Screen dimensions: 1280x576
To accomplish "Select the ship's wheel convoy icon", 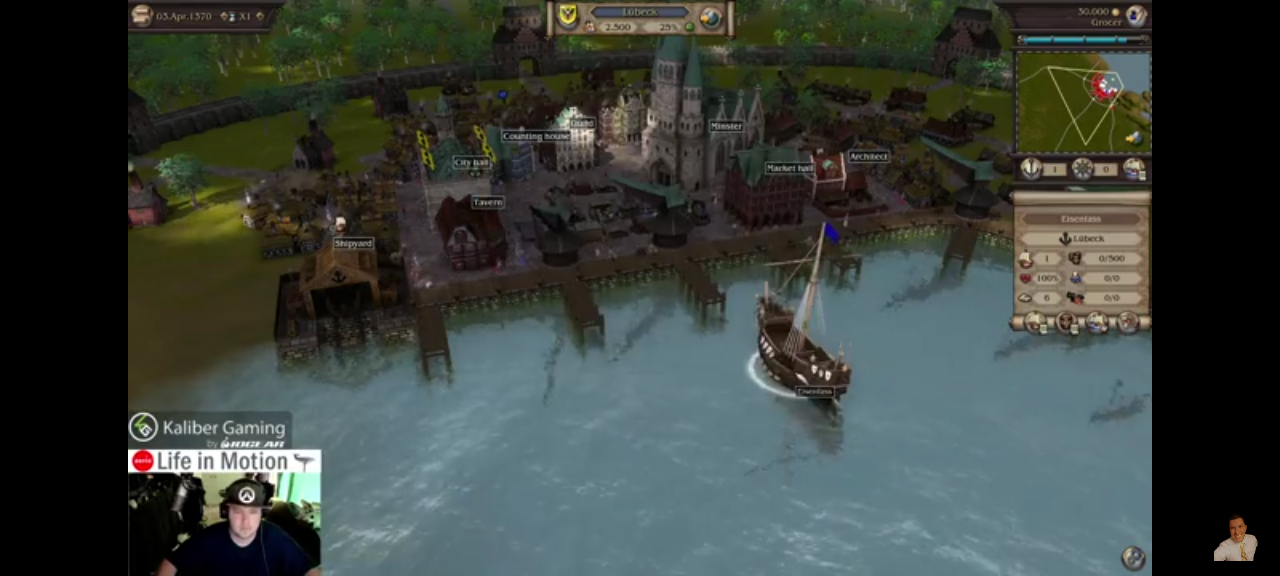I will (1082, 169).
